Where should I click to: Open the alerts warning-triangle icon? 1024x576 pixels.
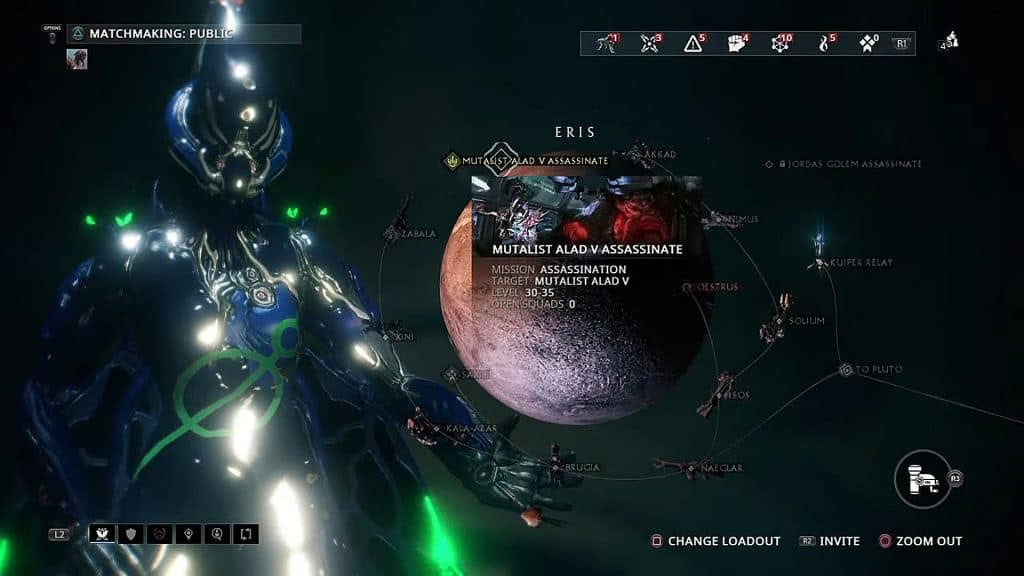(693, 43)
